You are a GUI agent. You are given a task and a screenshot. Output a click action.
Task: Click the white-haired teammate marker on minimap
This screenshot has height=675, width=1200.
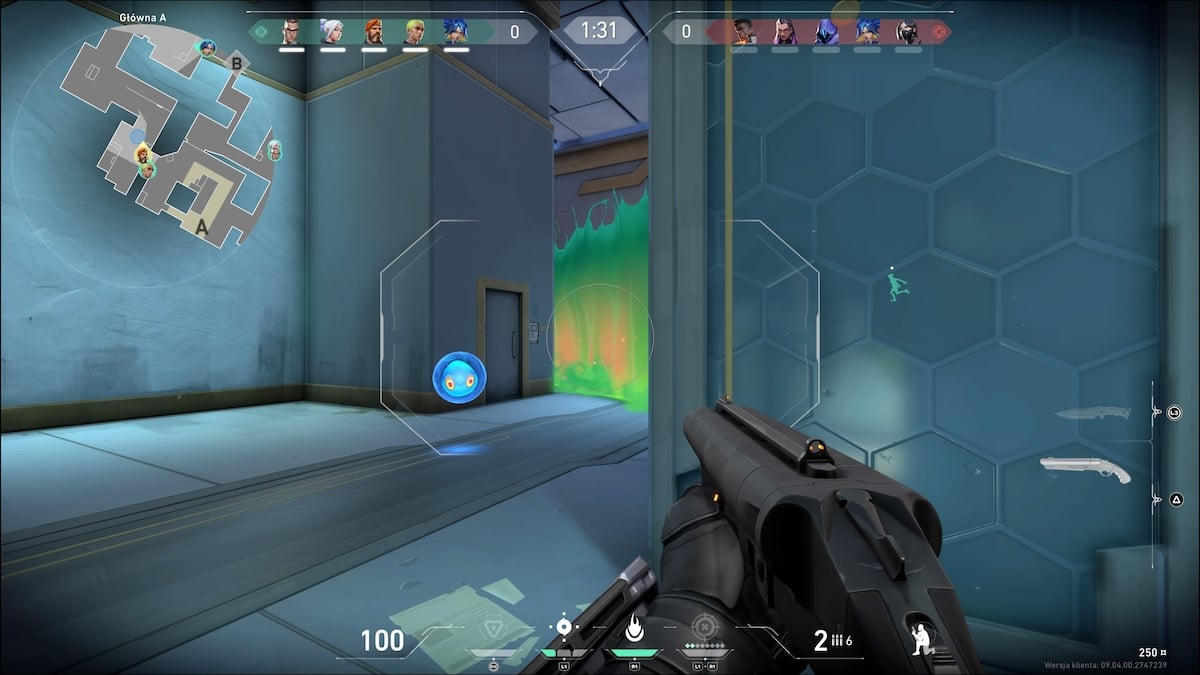click(x=274, y=151)
